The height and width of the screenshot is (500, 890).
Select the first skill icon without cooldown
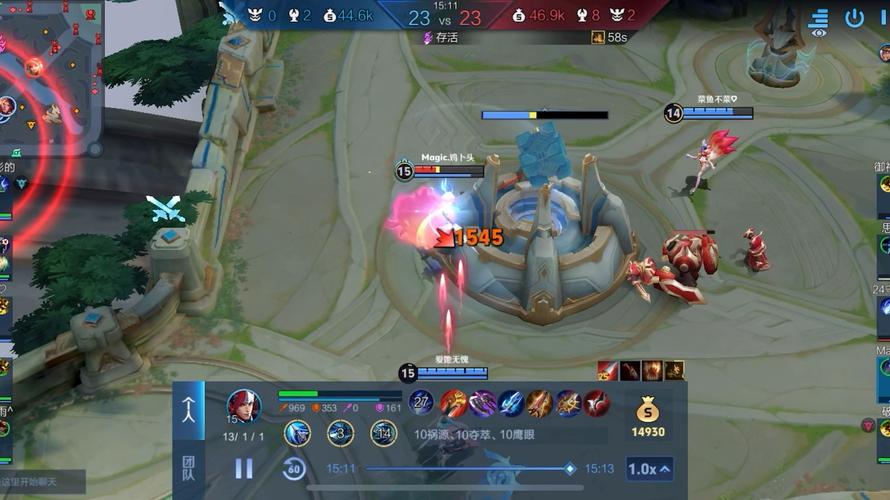pos(297,433)
